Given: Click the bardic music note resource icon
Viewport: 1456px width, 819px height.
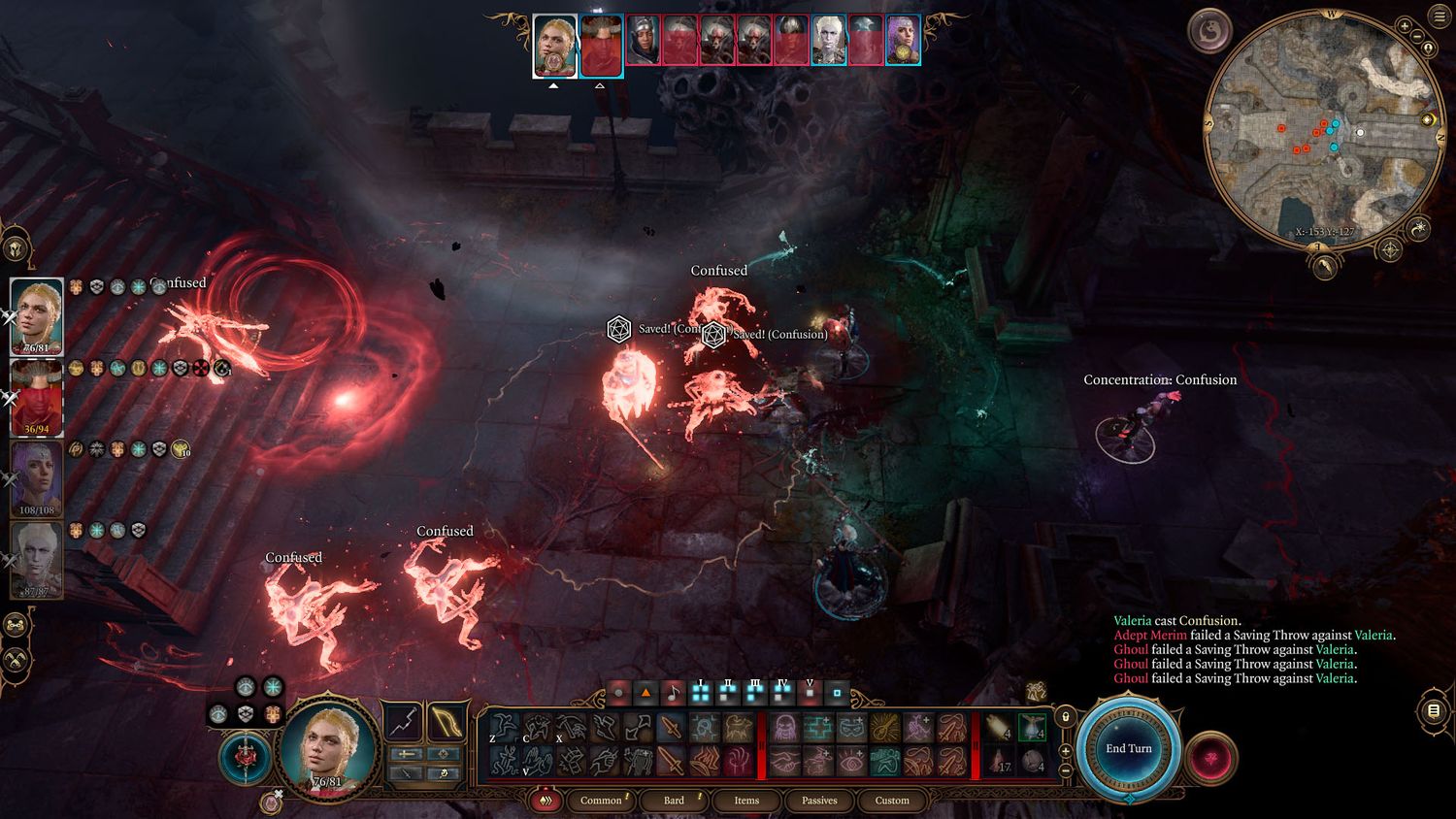Looking at the screenshot, I should (673, 694).
